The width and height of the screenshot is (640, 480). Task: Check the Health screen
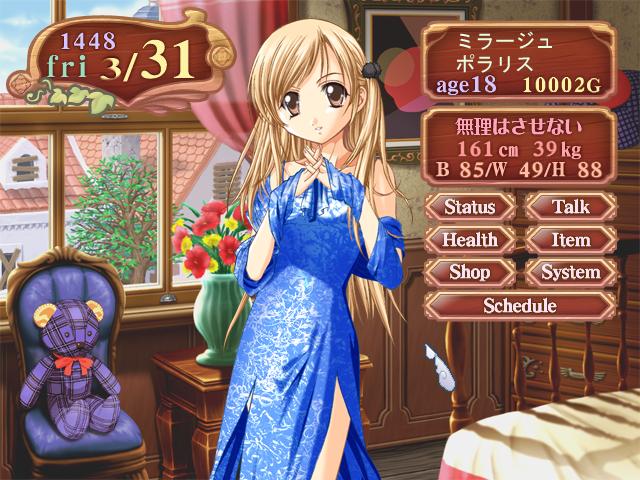click(470, 240)
